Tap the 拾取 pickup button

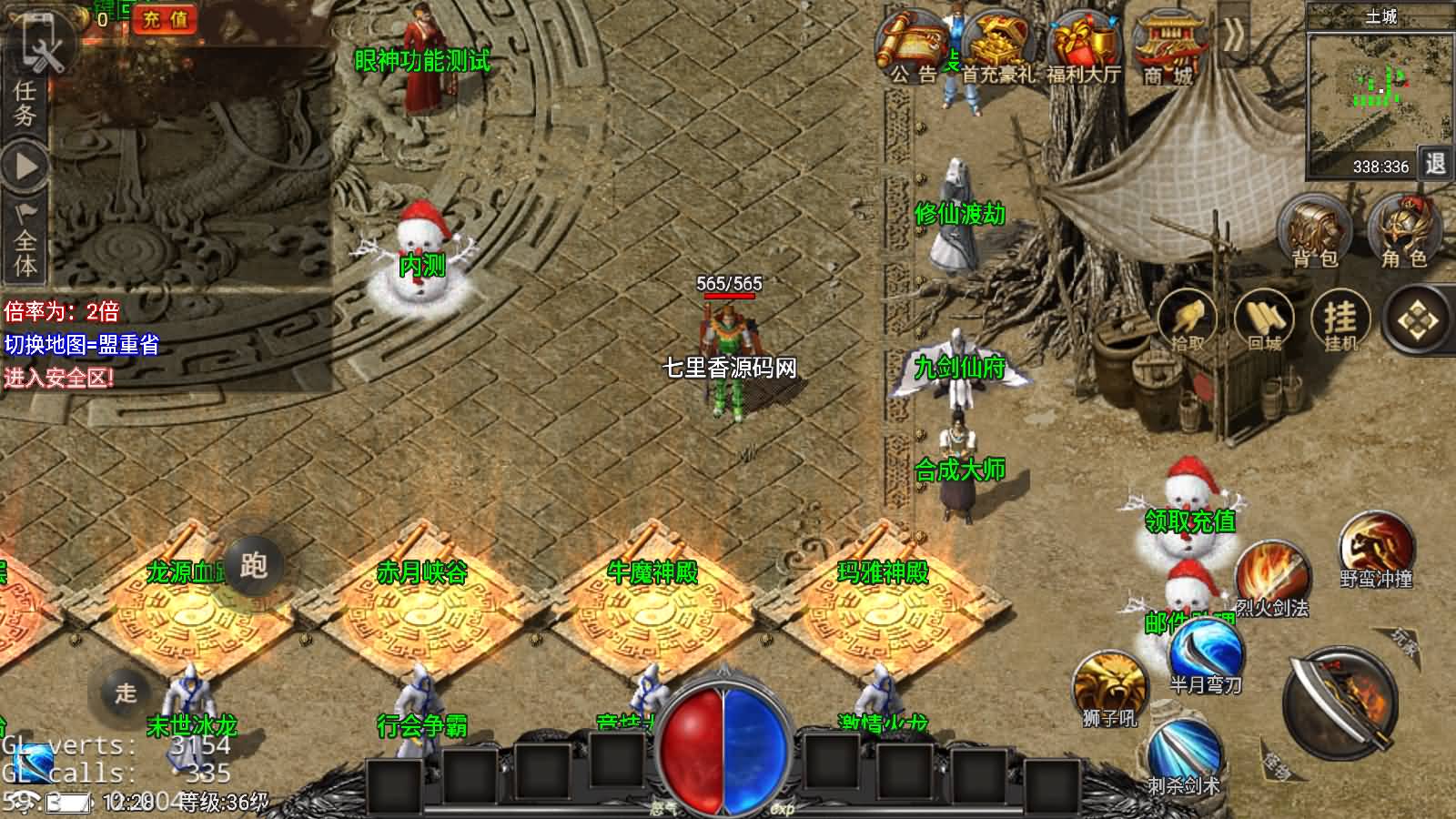pyautogui.click(x=1188, y=321)
